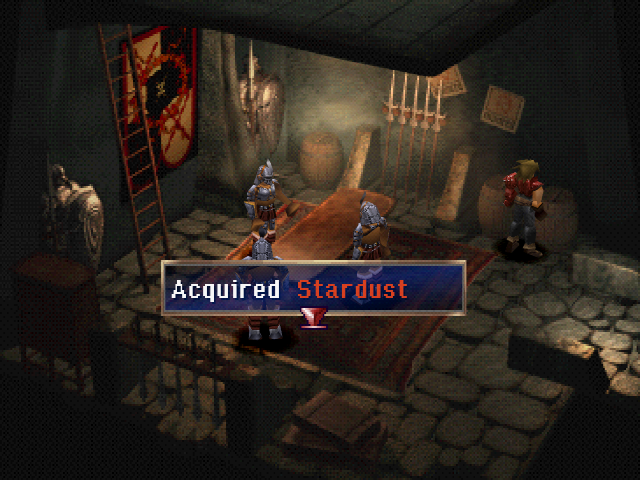Click the red continue arrow under the message
Viewport: 640px width, 480px height.
coord(314,318)
